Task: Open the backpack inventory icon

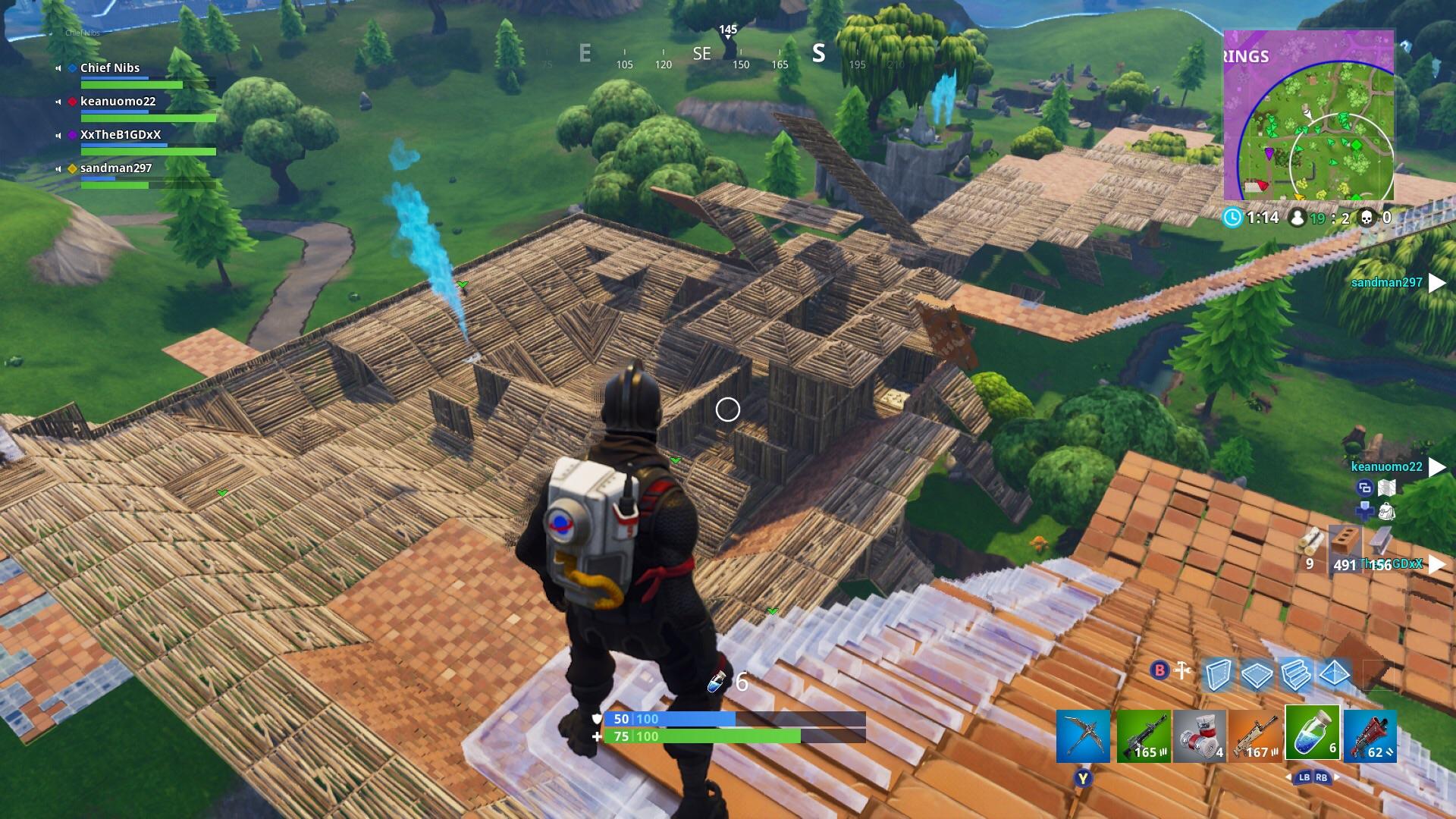Action: point(1387,511)
